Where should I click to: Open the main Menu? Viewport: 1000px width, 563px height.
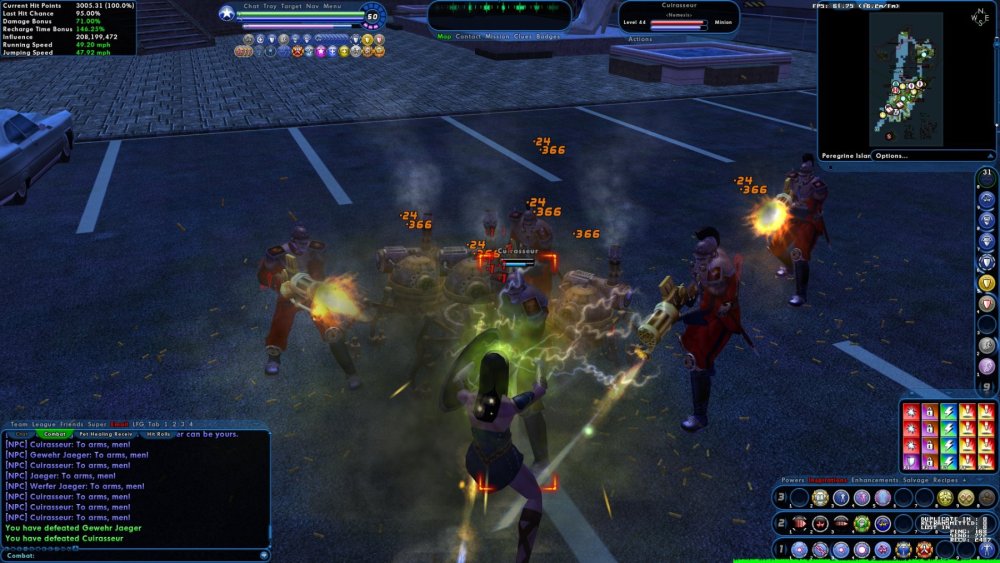pos(332,6)
